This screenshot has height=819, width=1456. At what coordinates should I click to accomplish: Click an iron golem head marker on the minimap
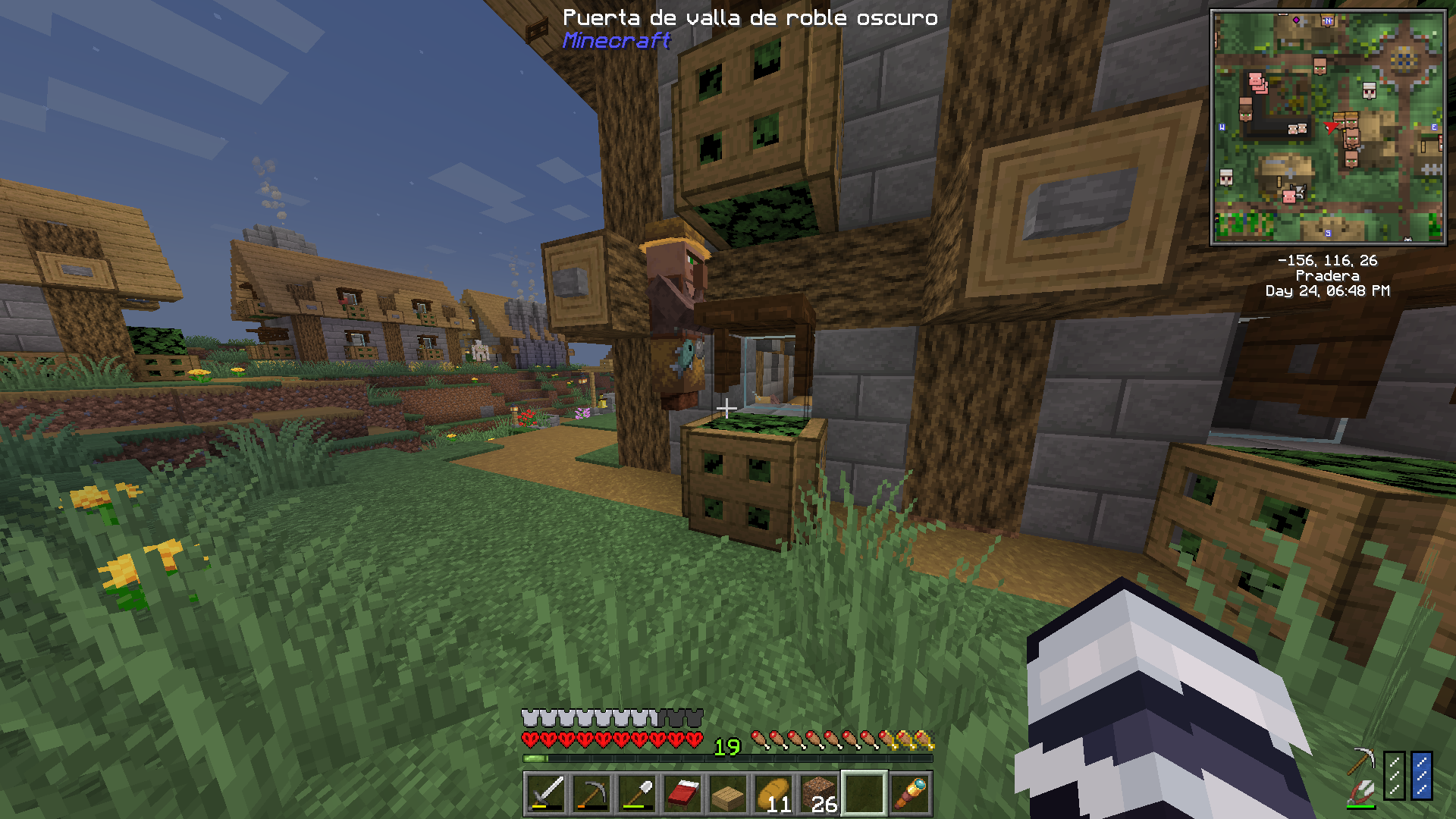[1369, 92]
